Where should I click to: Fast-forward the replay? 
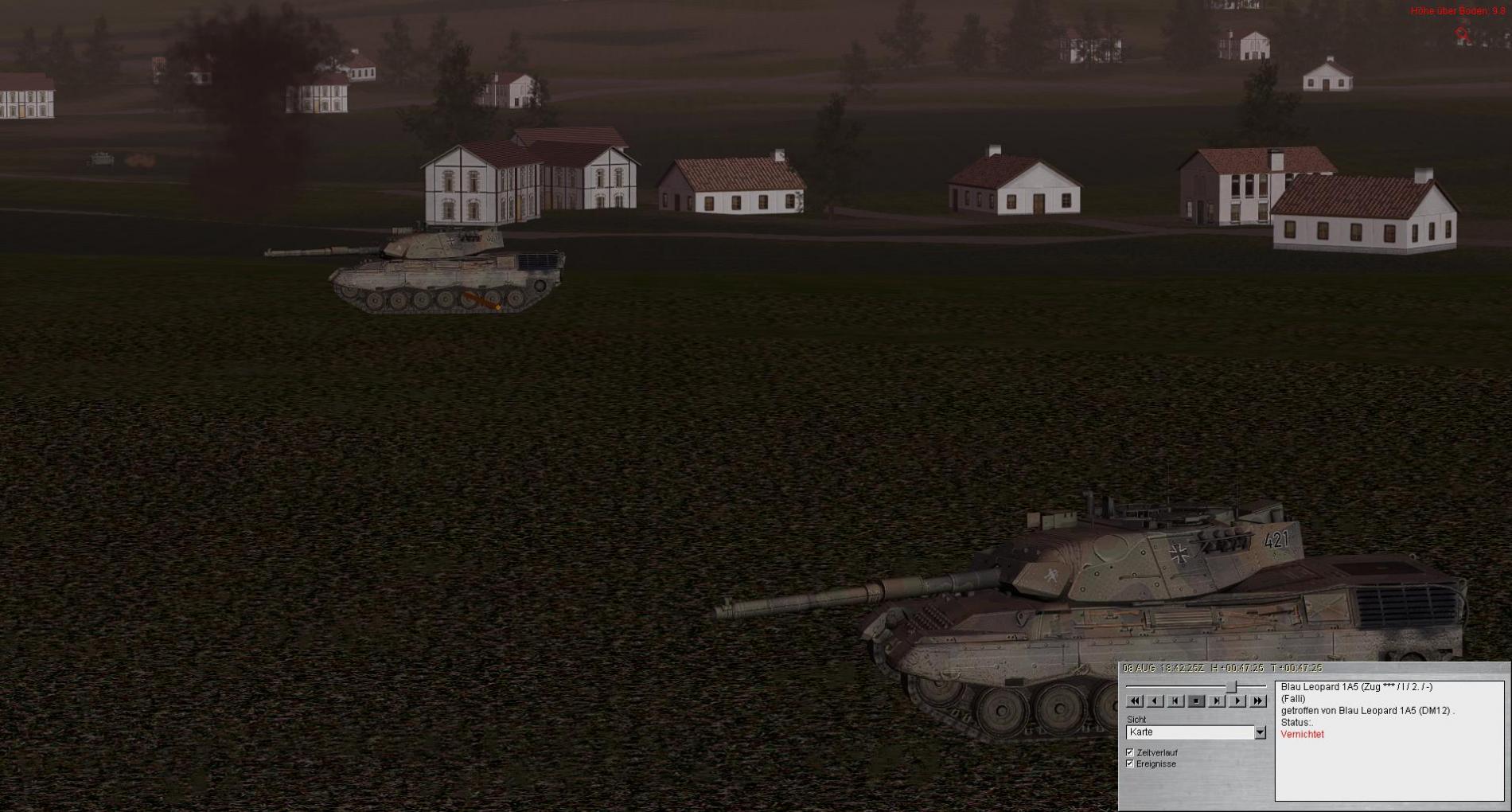1257,701
